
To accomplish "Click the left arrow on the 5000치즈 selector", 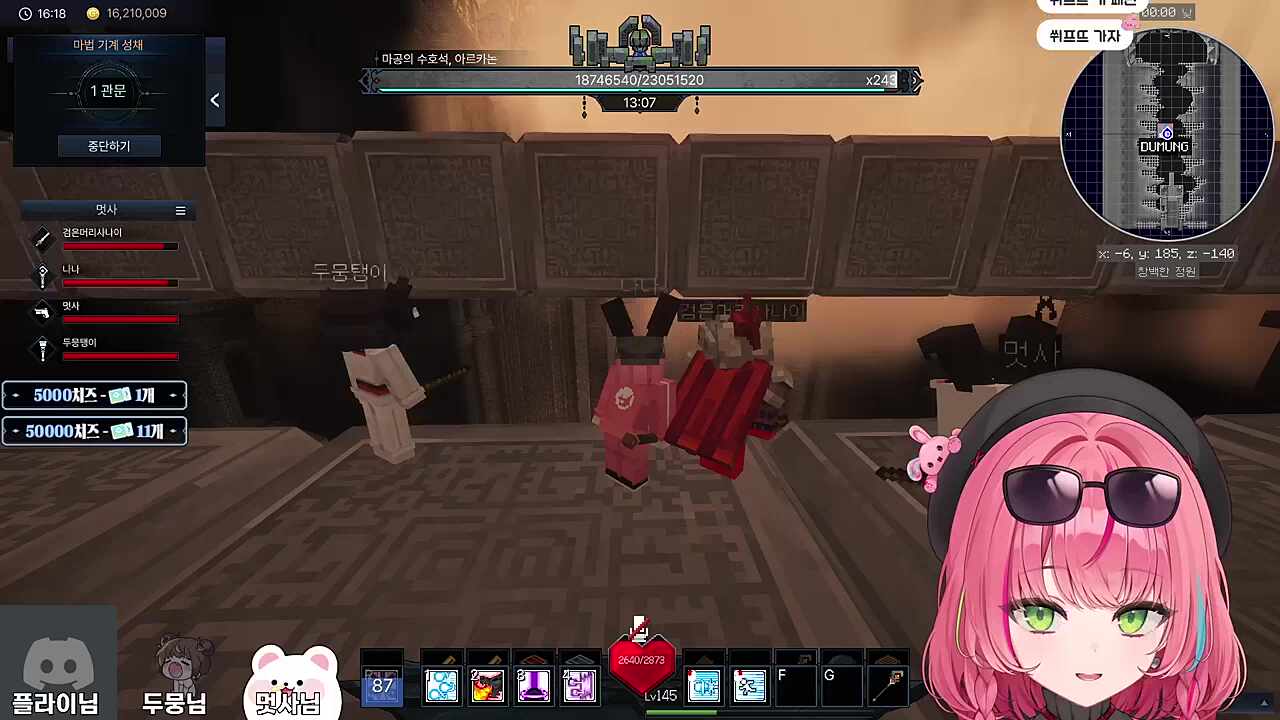I will click(15, 395).
